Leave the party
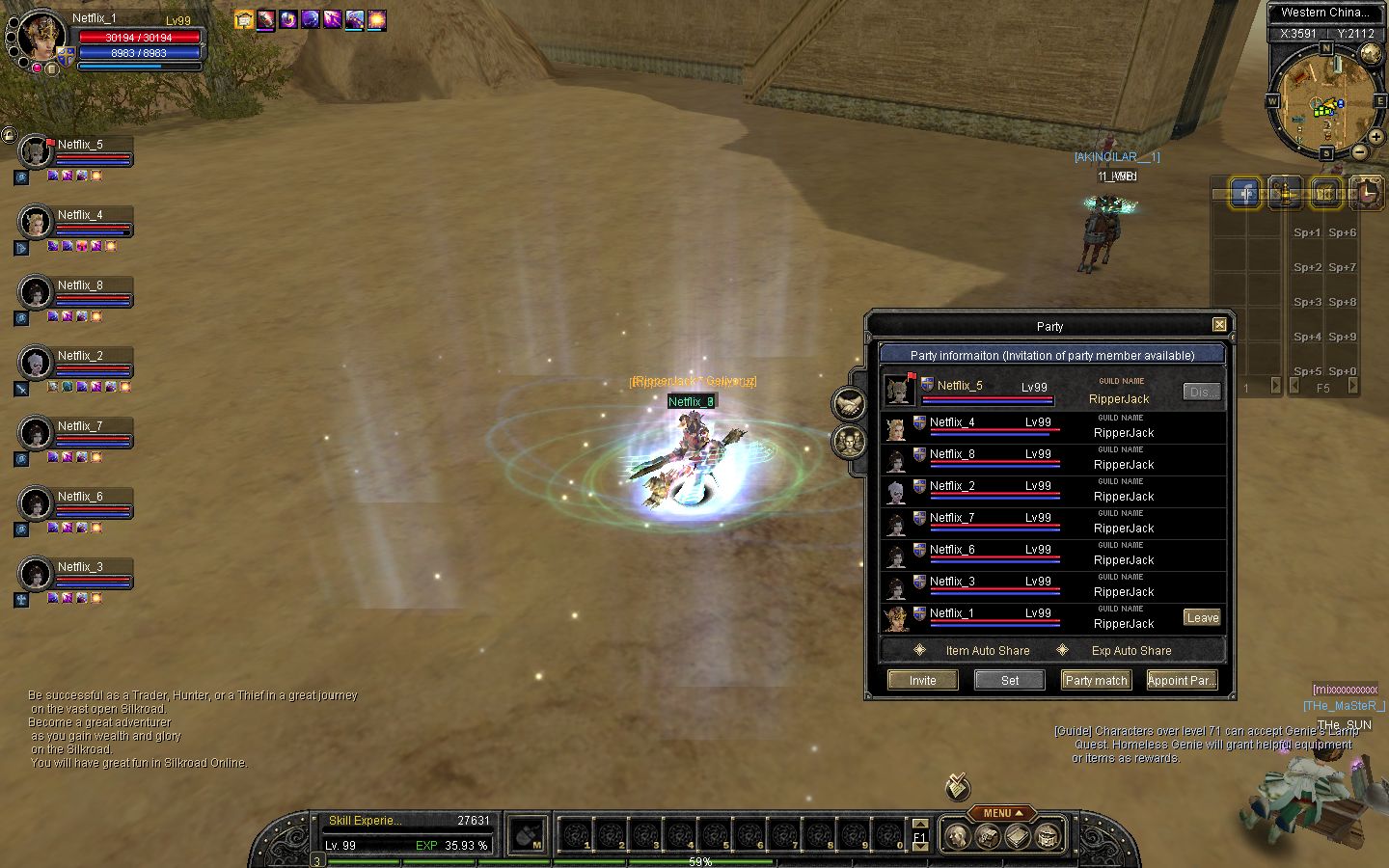Screen dimensions: 1389x868 pos(1202,617)
